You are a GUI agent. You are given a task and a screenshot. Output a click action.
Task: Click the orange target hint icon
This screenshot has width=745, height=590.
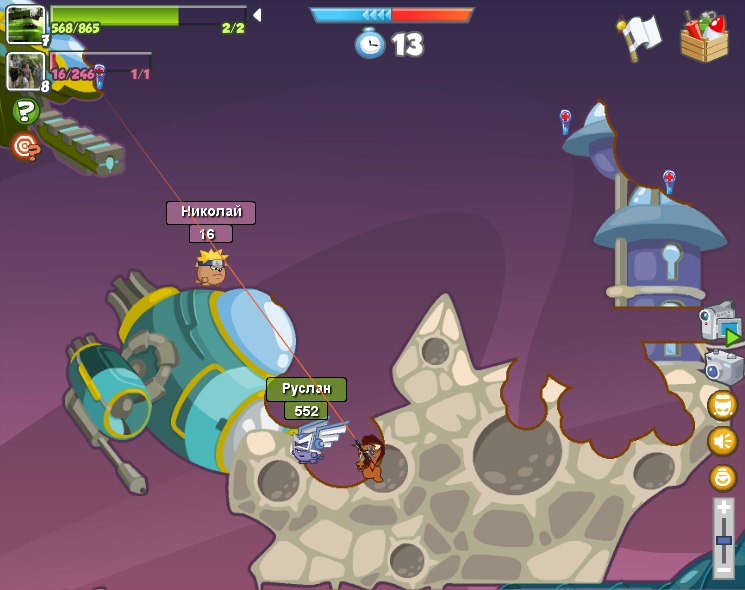(25, 148)
